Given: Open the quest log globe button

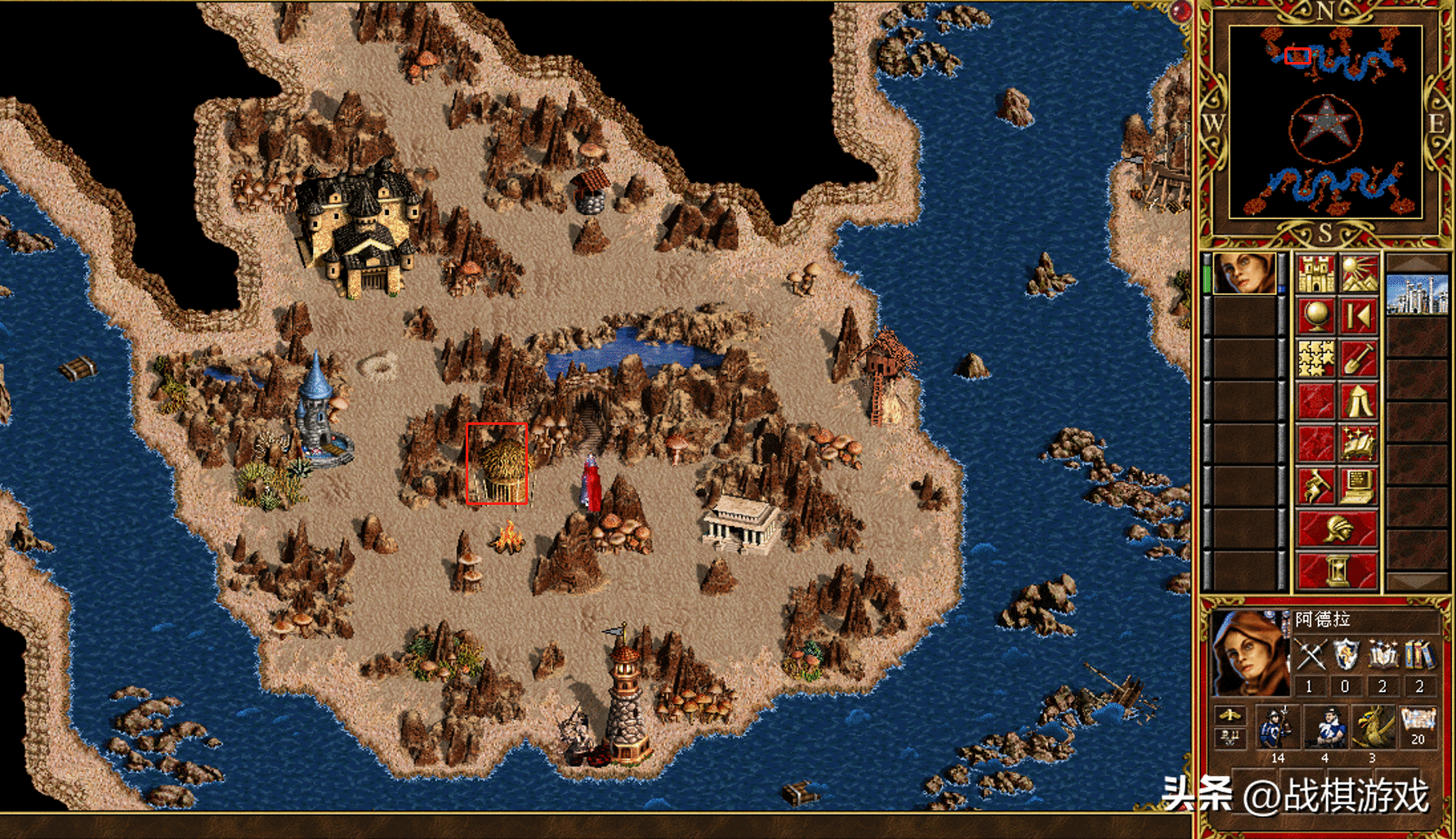Looking at the screenshot, I should 1315,316.
